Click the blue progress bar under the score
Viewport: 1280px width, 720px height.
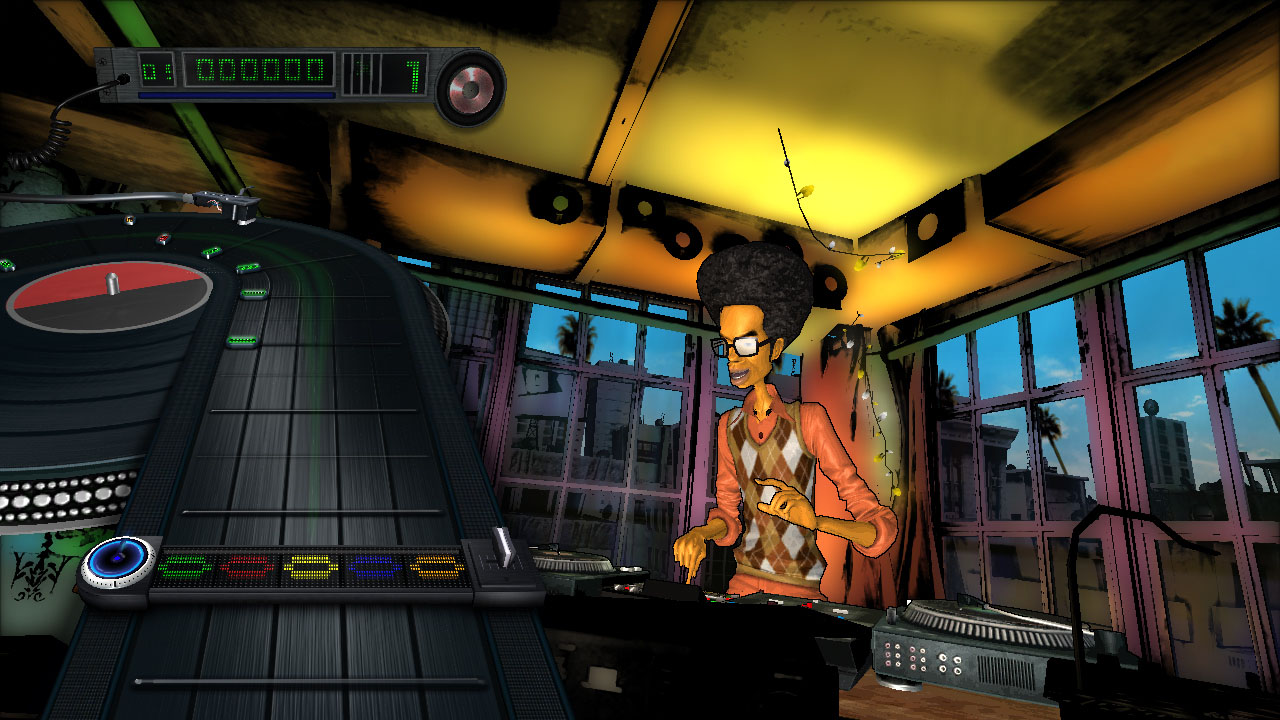235,95
